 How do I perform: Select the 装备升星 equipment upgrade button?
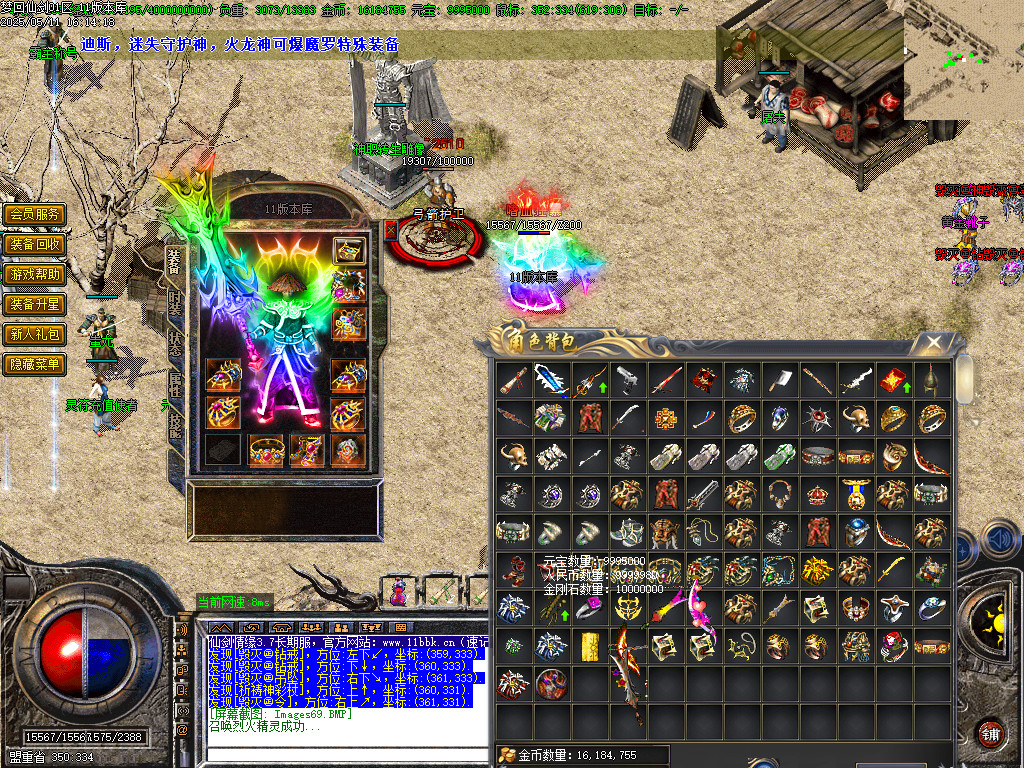point(34,304)
